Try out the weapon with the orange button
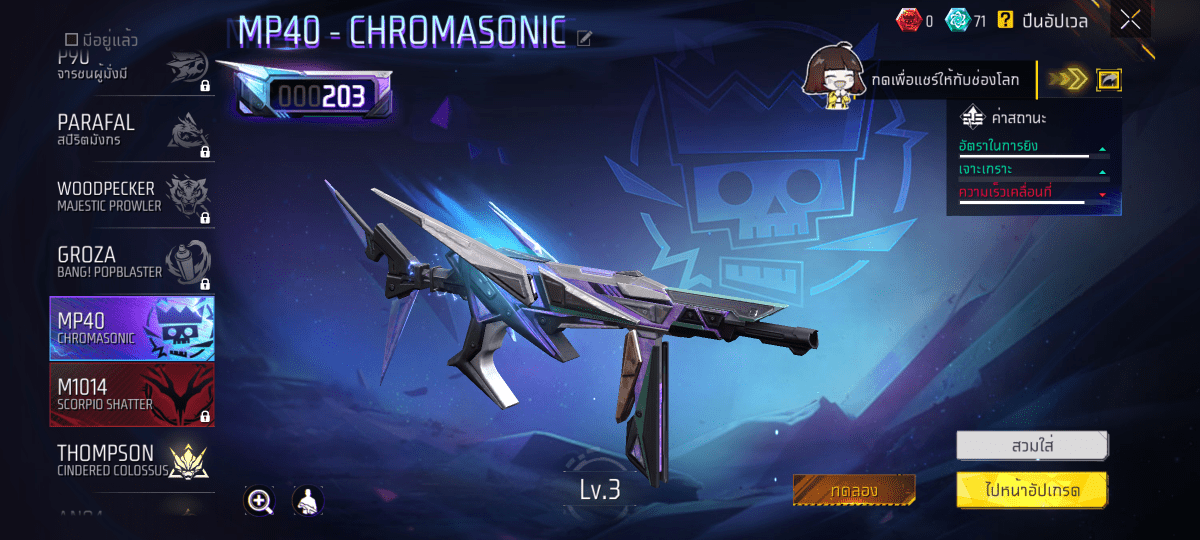 tap(854, 491)
